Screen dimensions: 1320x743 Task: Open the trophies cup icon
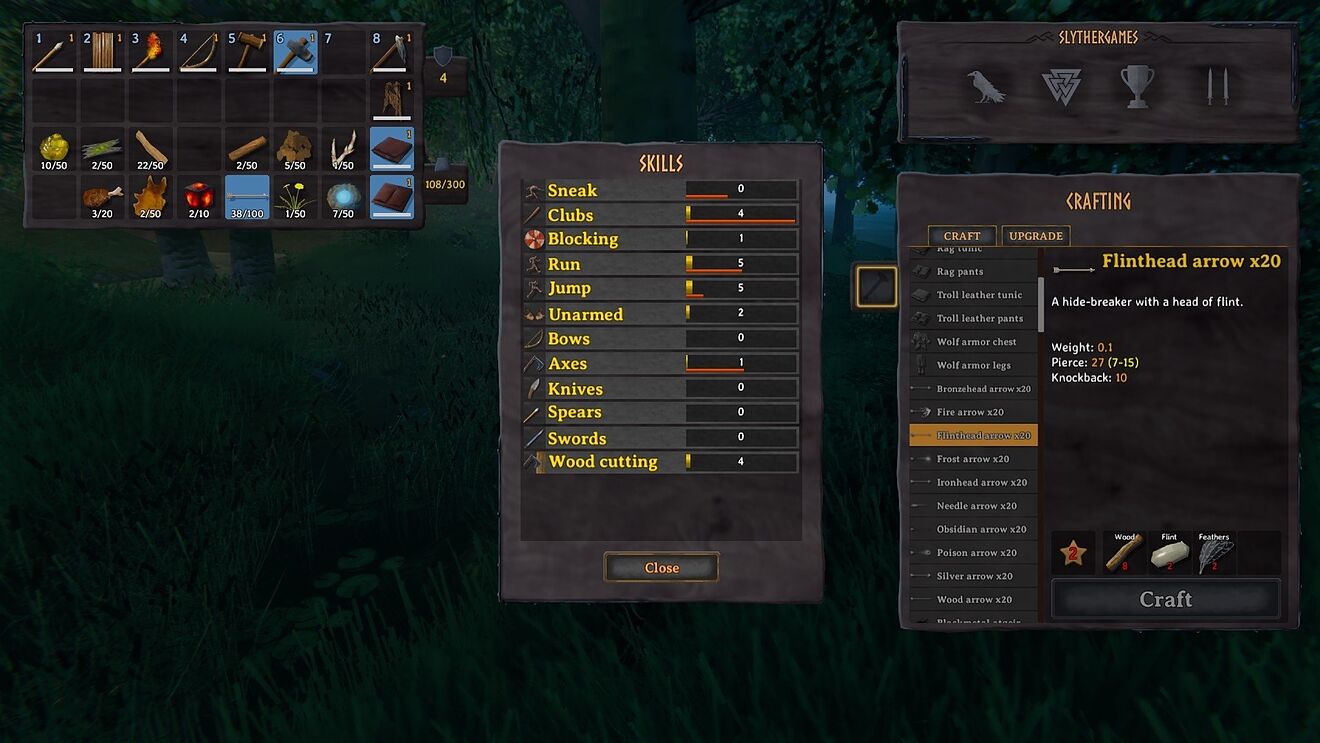(x=1136, y=87)
